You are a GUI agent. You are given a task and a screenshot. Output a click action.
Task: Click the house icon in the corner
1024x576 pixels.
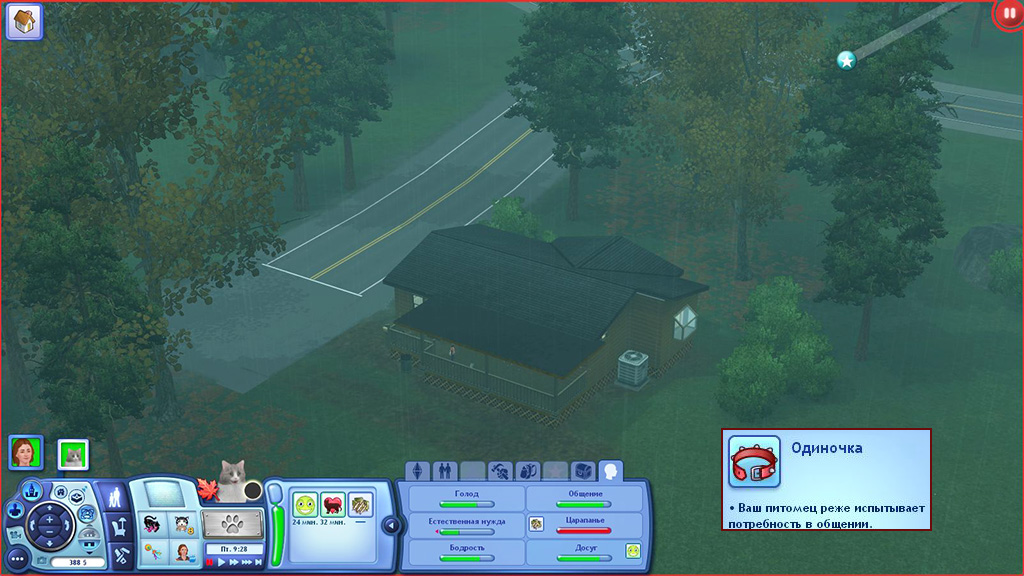24,21
